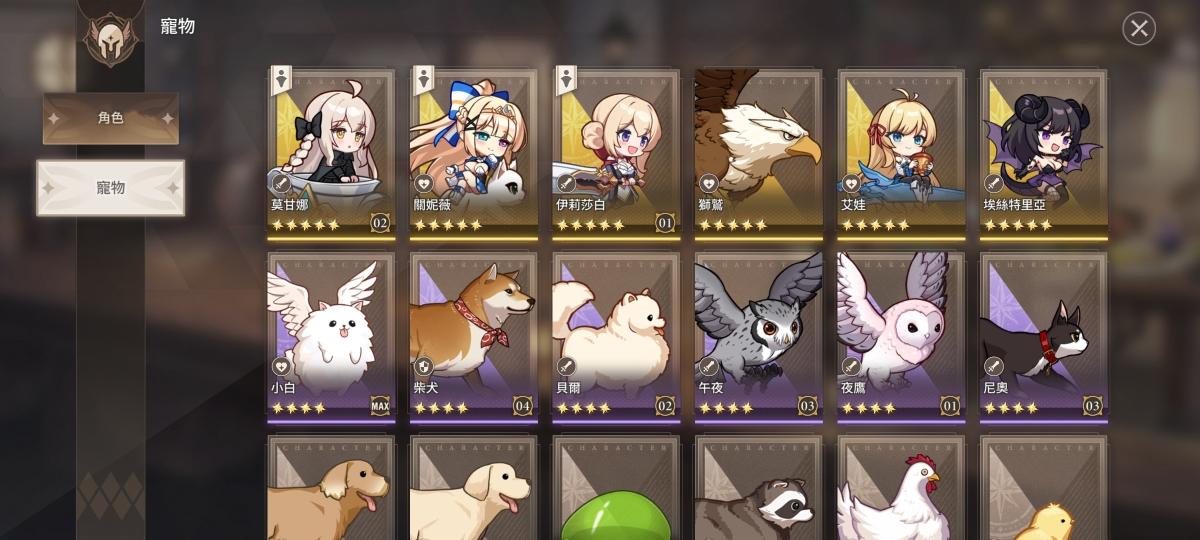Open the green slime pet card

pos(616,490)
